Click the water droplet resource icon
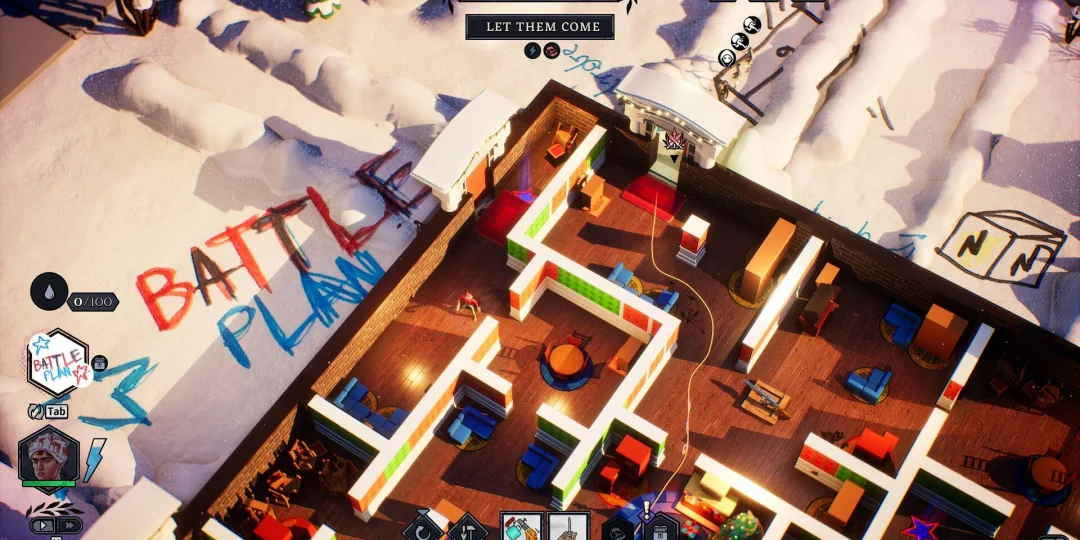The width and height of the screenshot is (1080, 540). (x=50, y=292)
